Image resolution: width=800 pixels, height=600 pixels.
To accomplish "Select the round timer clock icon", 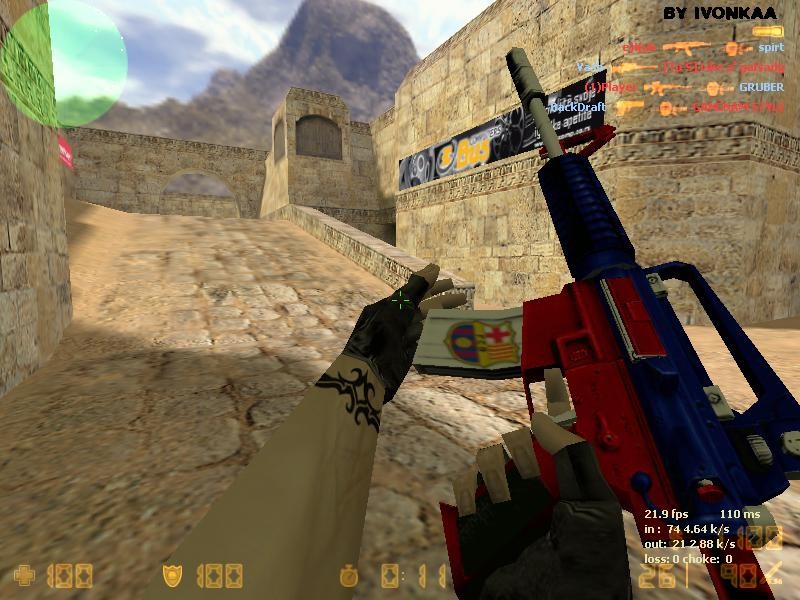I will pos(348,575).
